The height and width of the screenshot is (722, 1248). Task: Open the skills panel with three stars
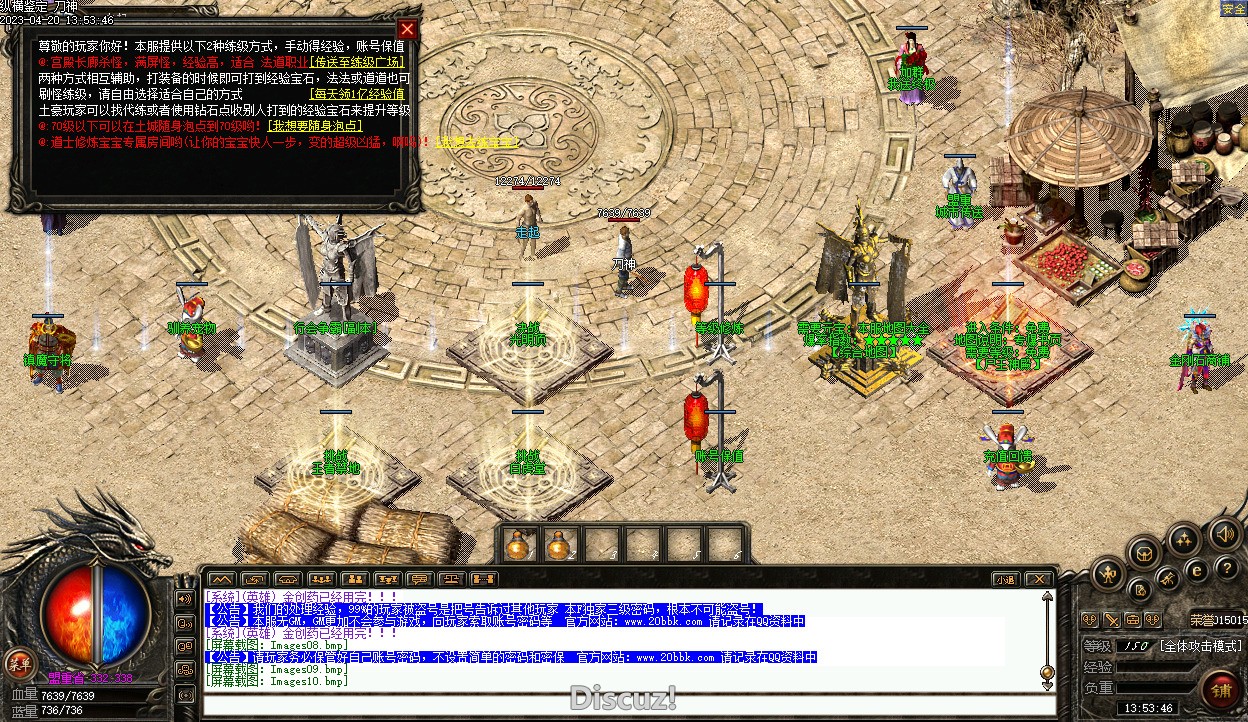(x=1185, y=541)
